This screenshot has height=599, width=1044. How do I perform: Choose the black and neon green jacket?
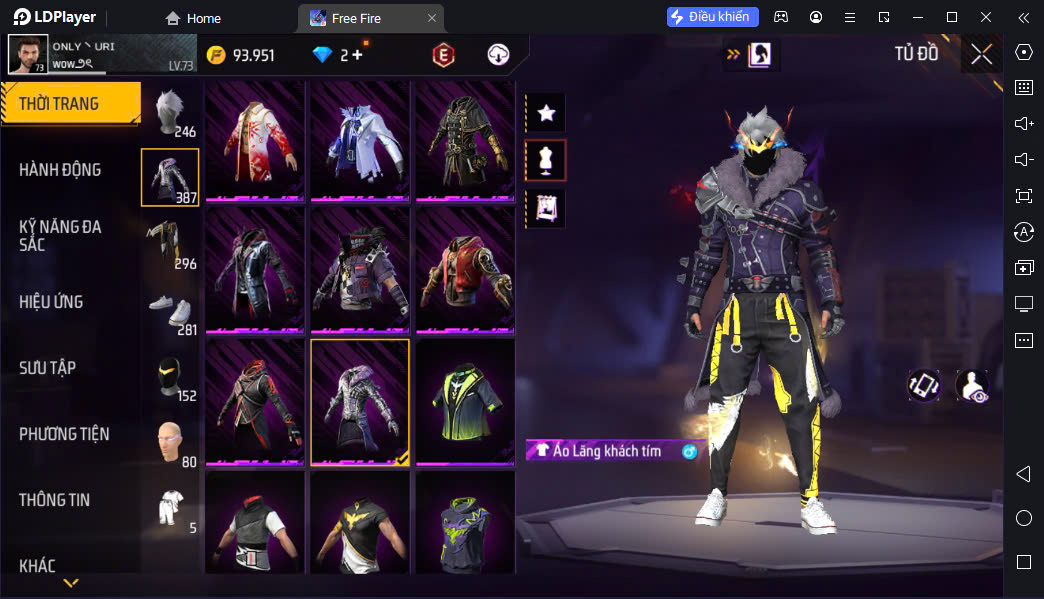tap(465, 400)
